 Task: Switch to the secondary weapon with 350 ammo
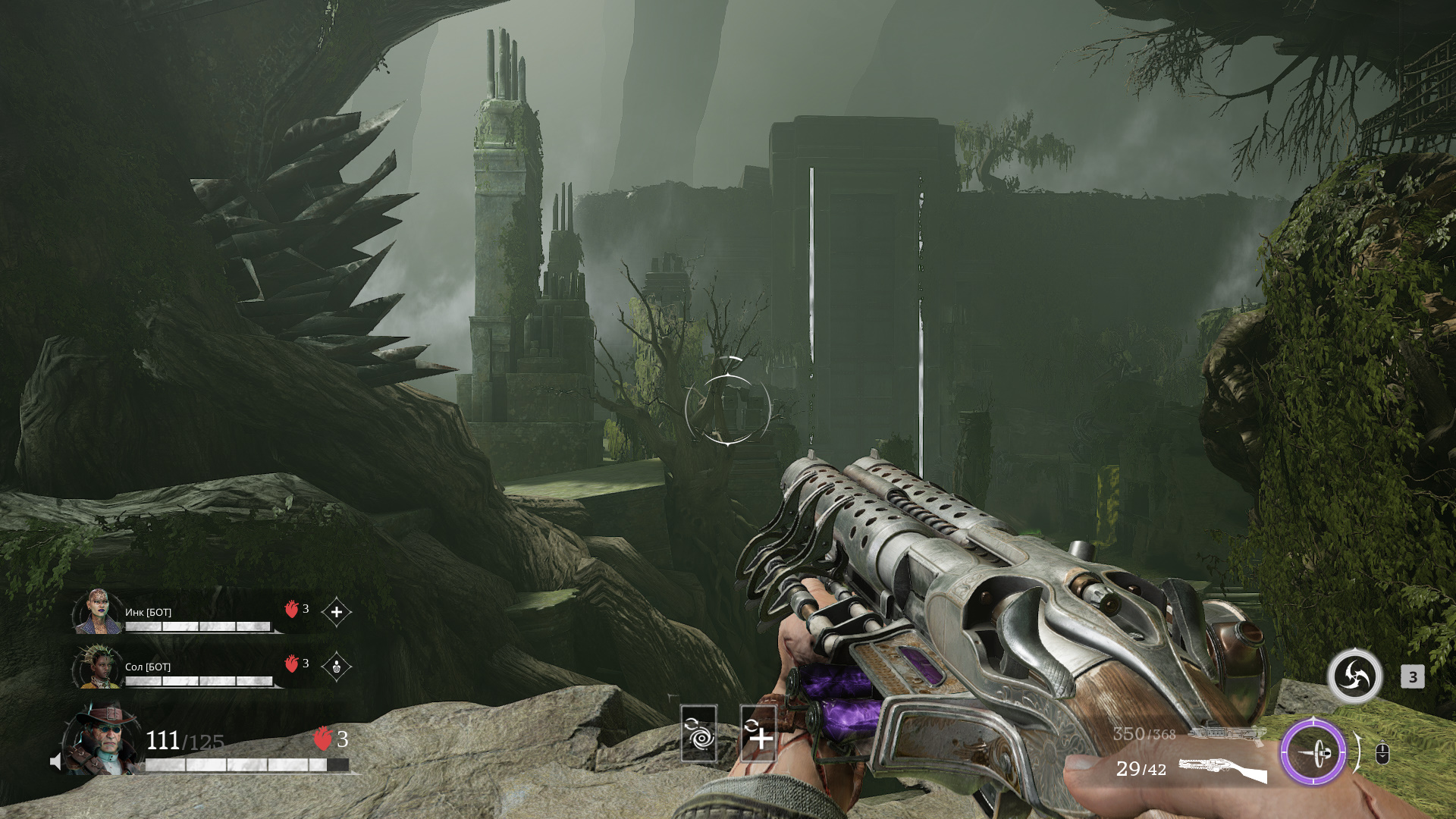point(1226,733)
